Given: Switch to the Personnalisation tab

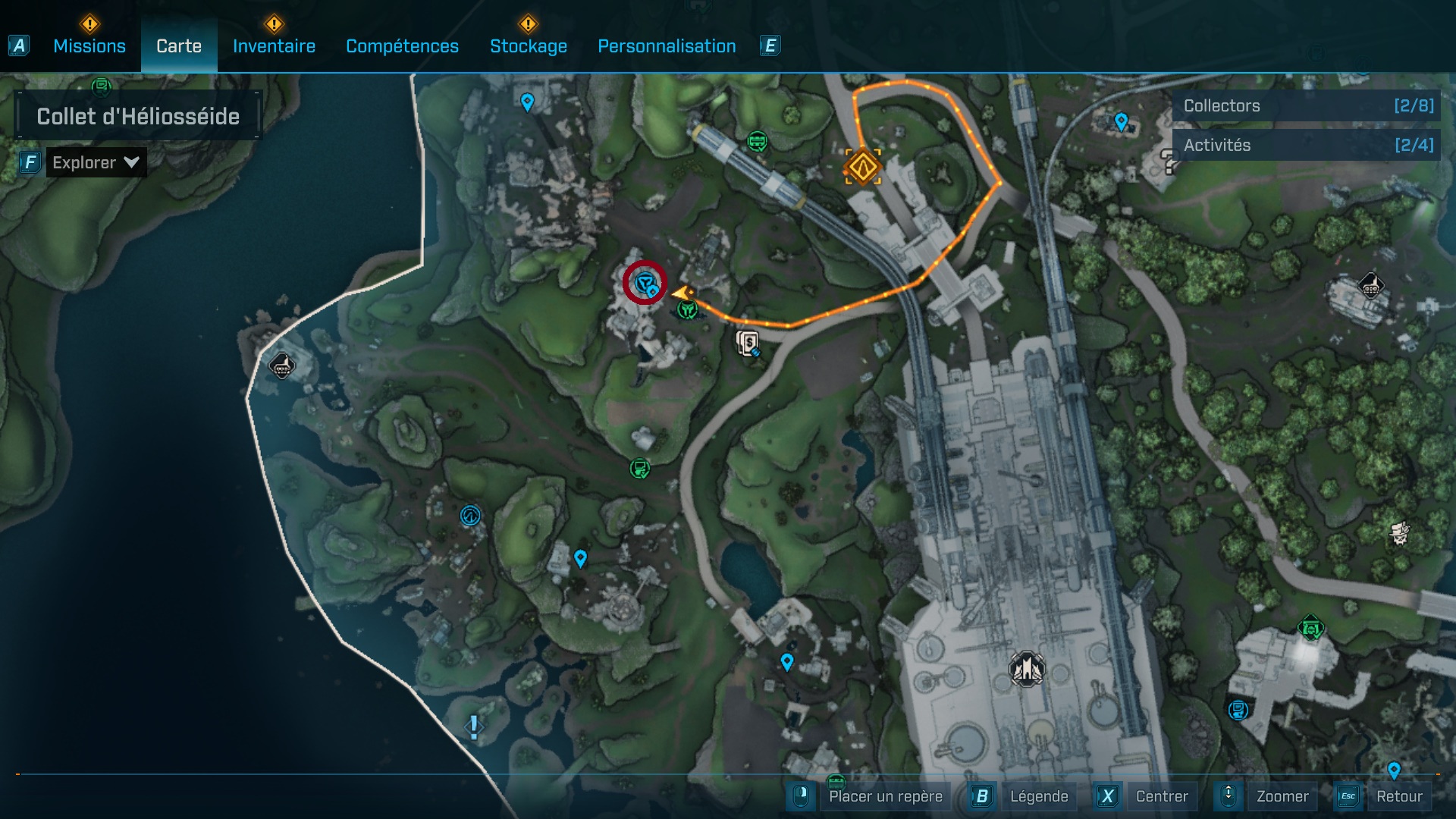Looking at the screenshot, I should click(667, 46).
